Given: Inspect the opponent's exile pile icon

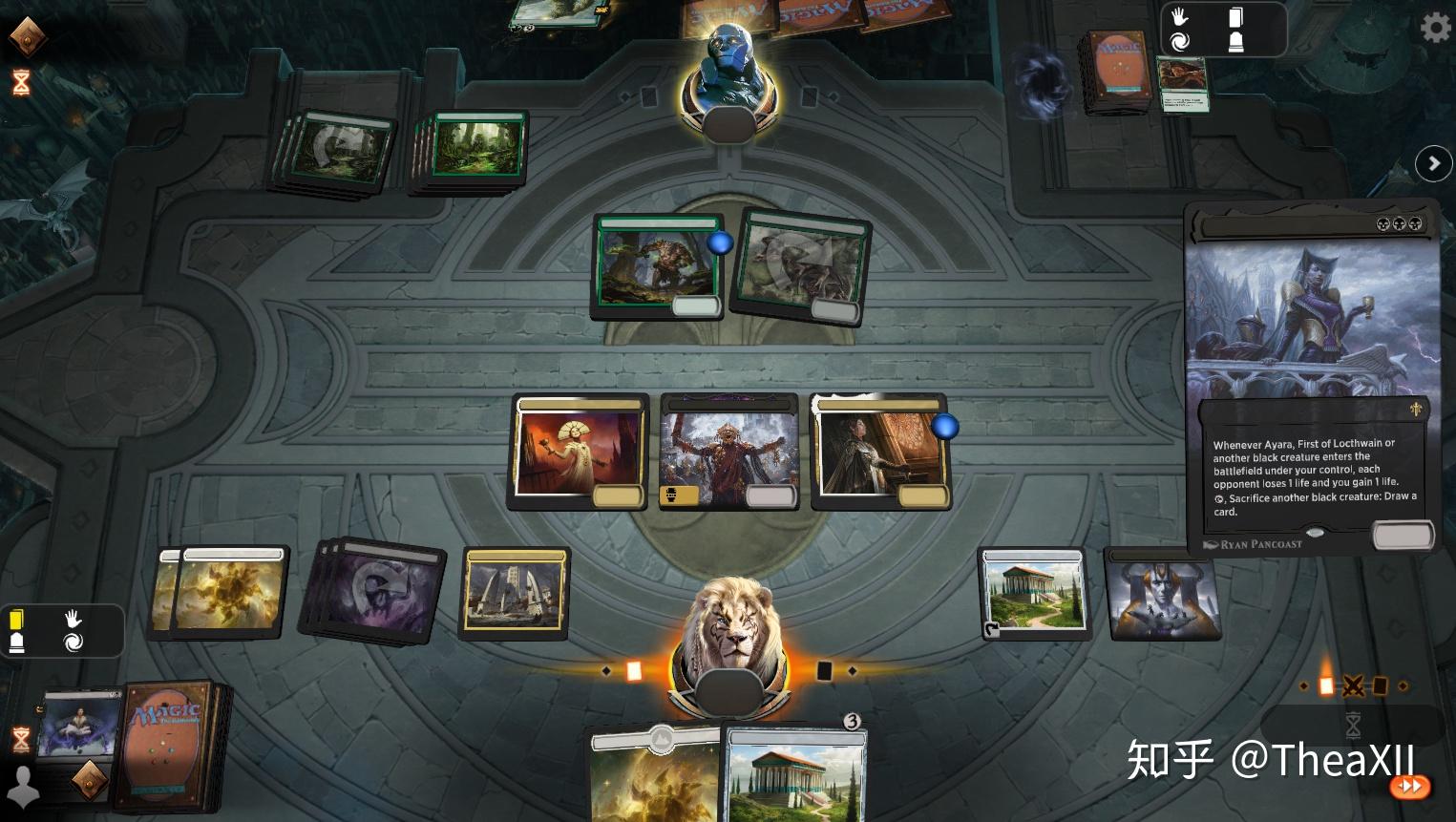Looking at the screenshot, I should [x=1235, y=41].
